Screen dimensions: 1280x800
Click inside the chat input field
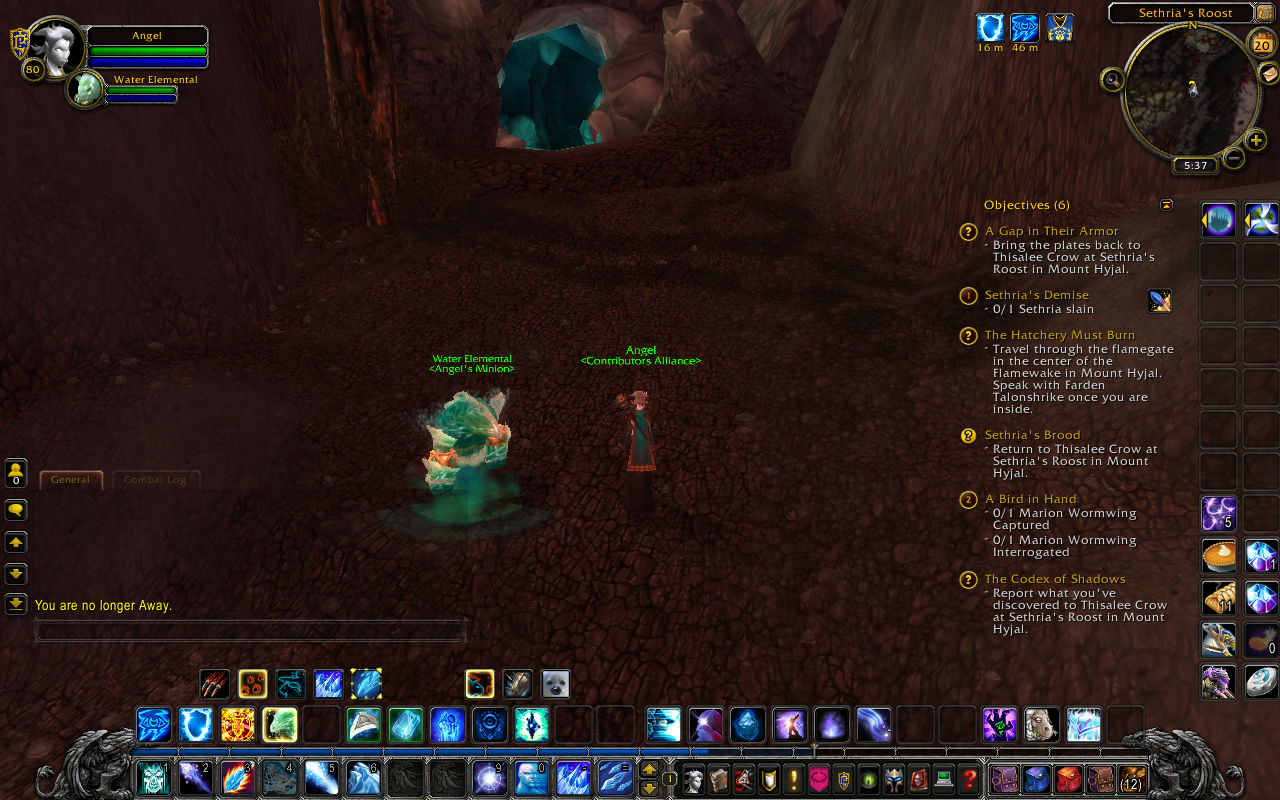(250, 630)
